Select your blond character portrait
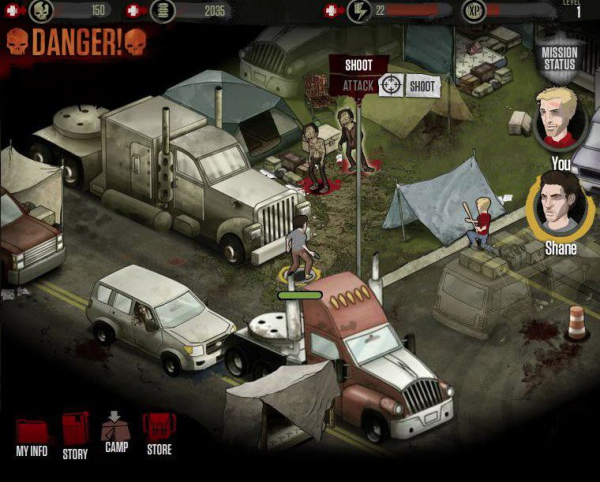Image resolution: width=600 pixels, height=482 pixels. click(x=559, y=117)
